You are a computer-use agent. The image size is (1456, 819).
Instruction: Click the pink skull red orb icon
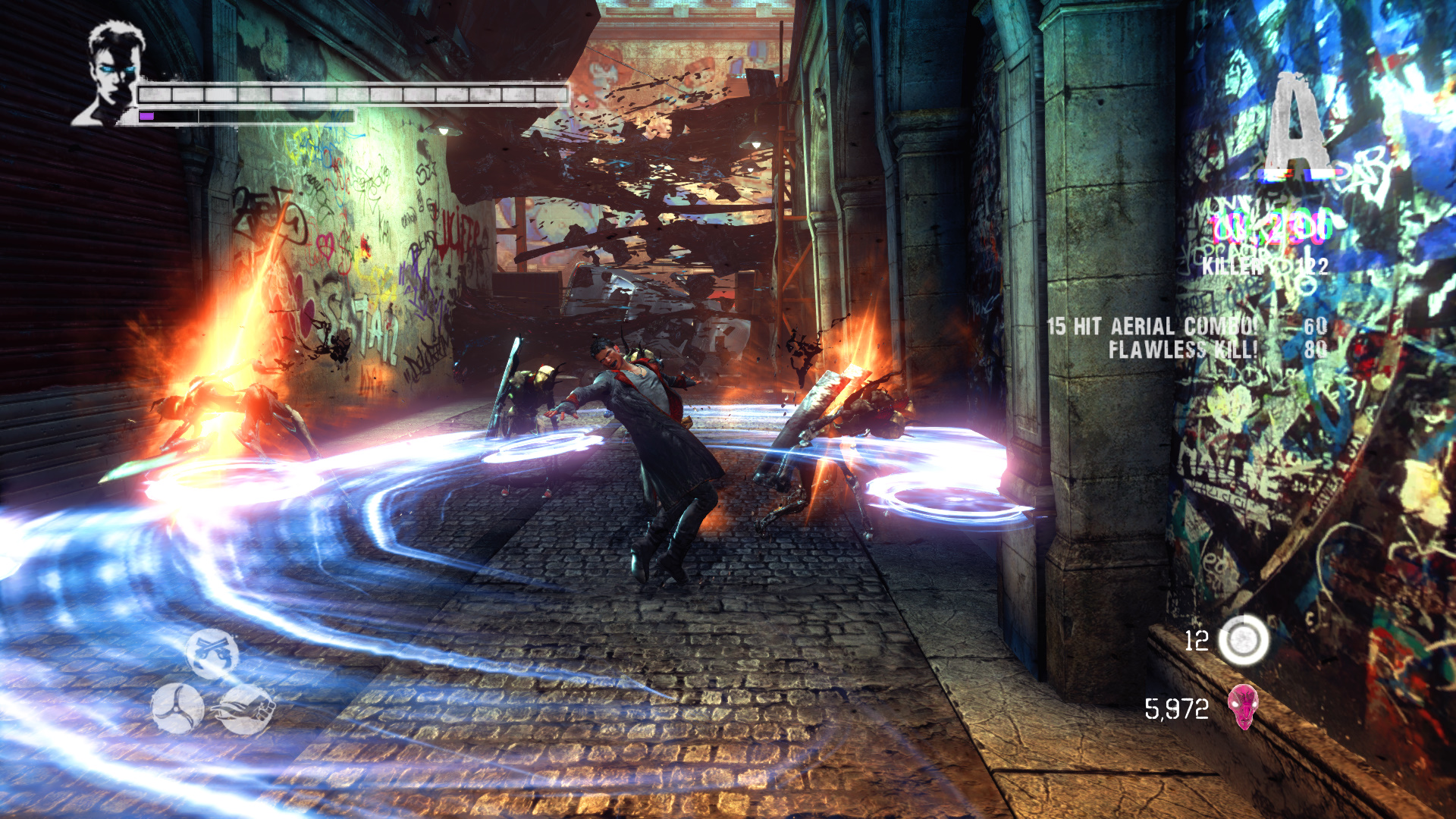[1243, 707]
